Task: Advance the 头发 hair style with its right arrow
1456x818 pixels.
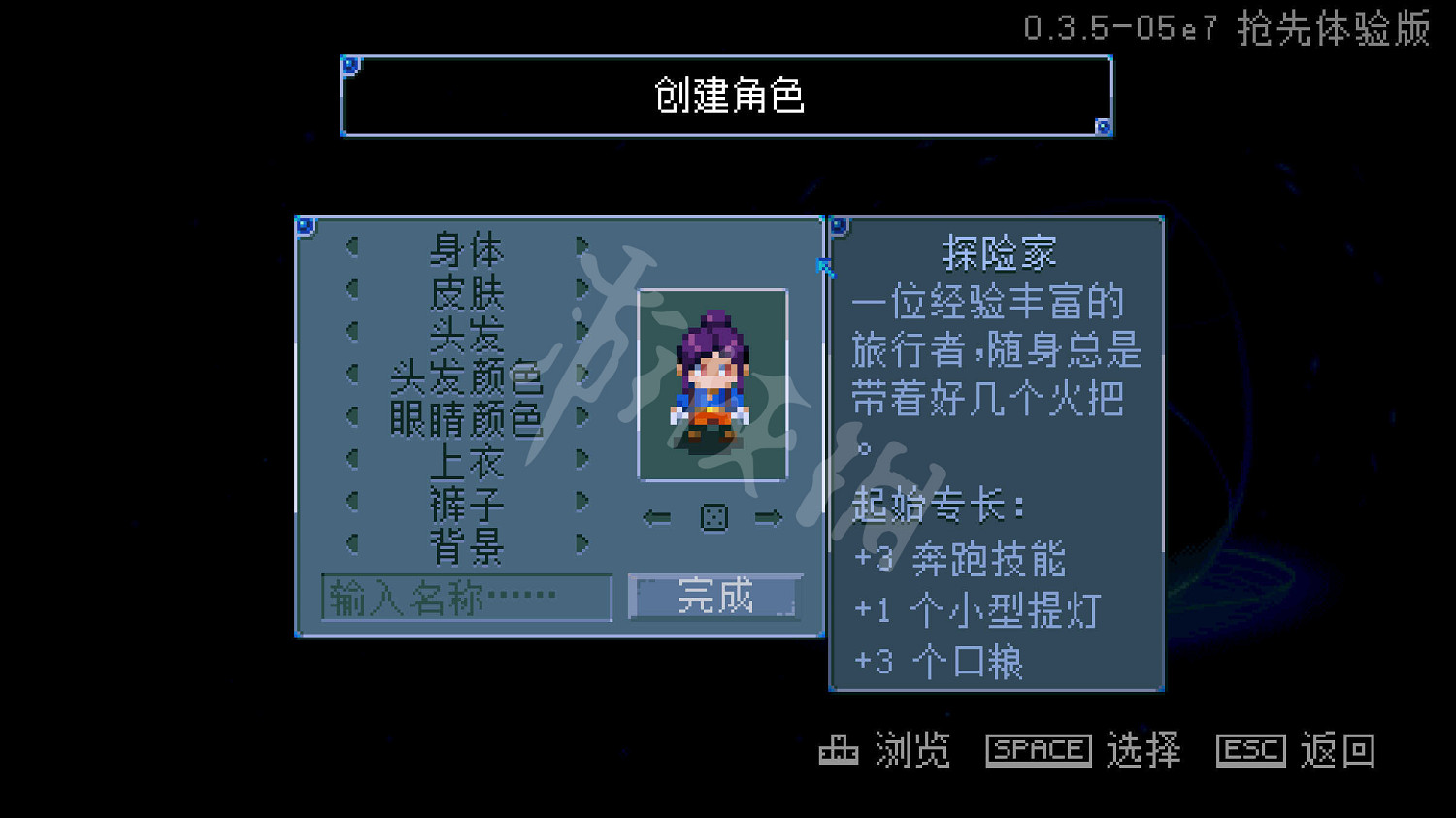Action: point(582,332)
